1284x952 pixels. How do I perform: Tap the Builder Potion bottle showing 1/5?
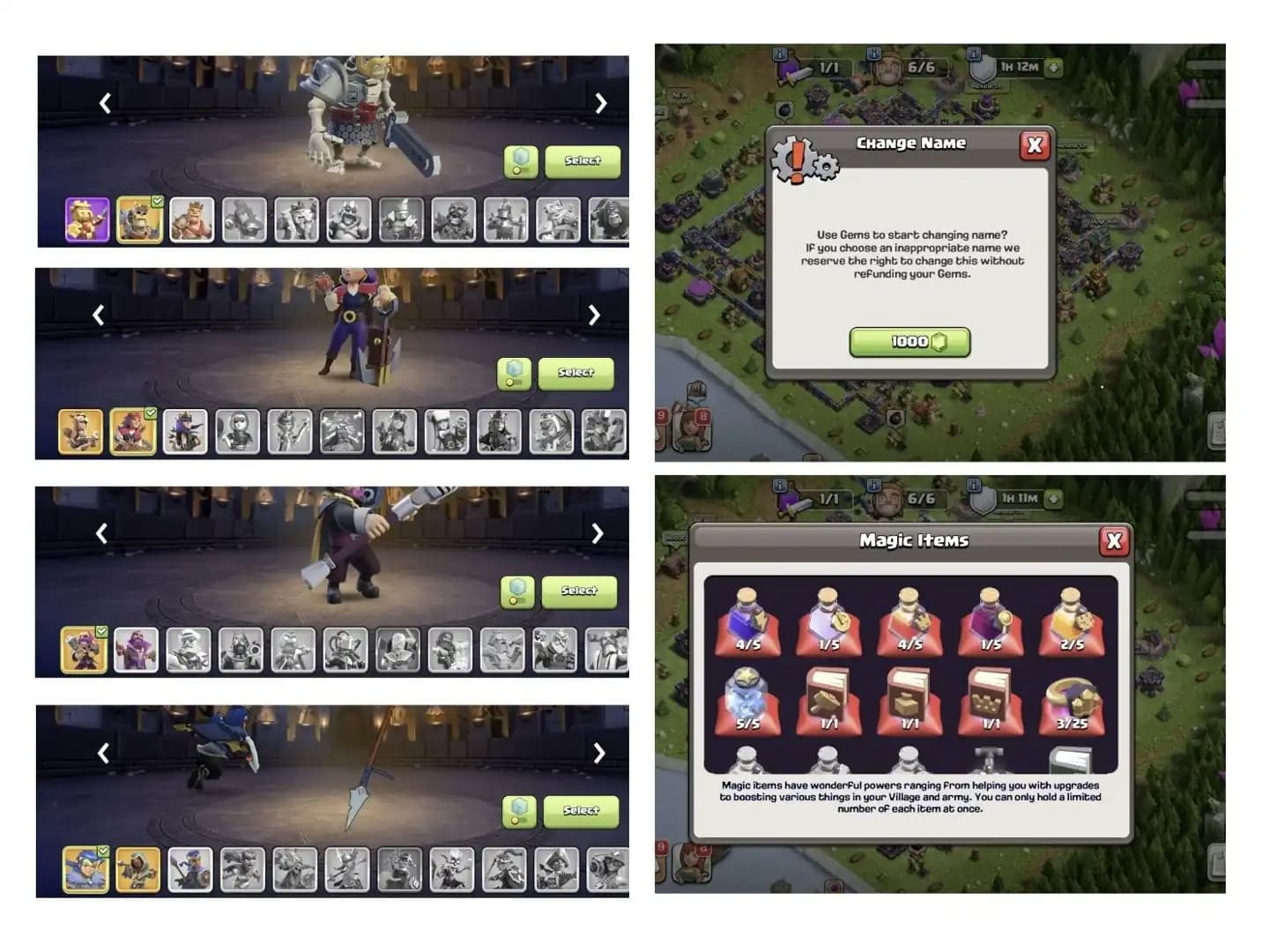[828, 626]
